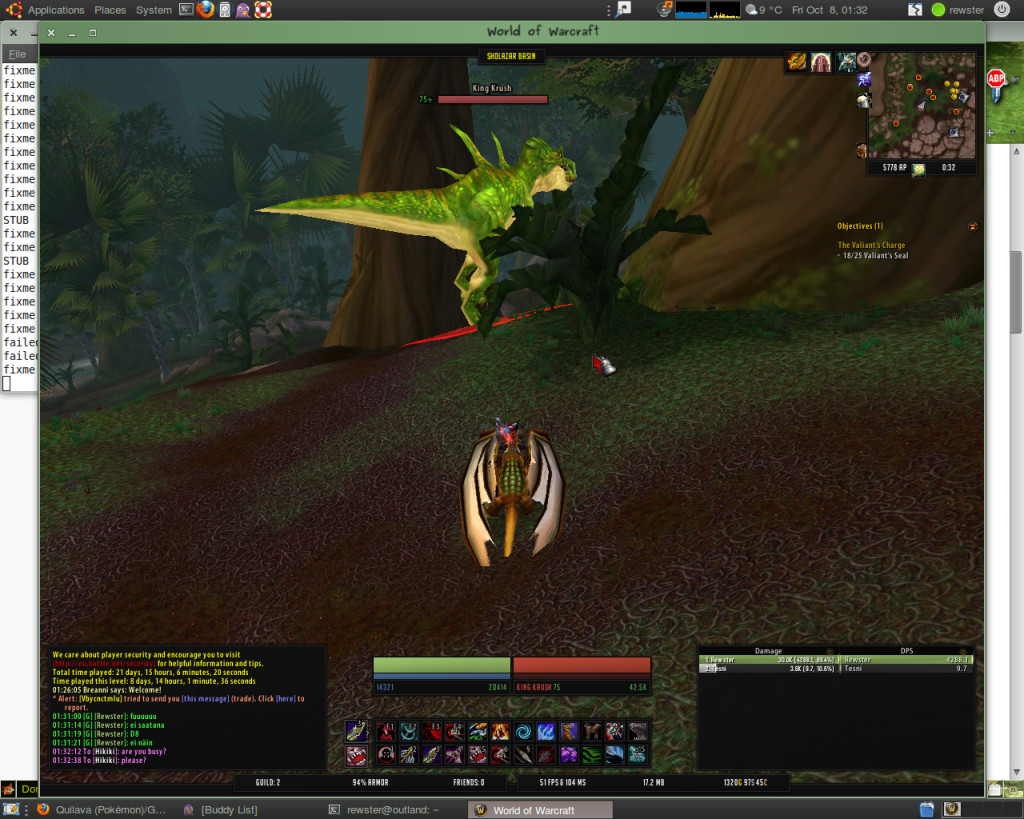1024x819 pixels.
Task: Click The Valiant's Charge quest objective
Action: click(x=871, y=245)
